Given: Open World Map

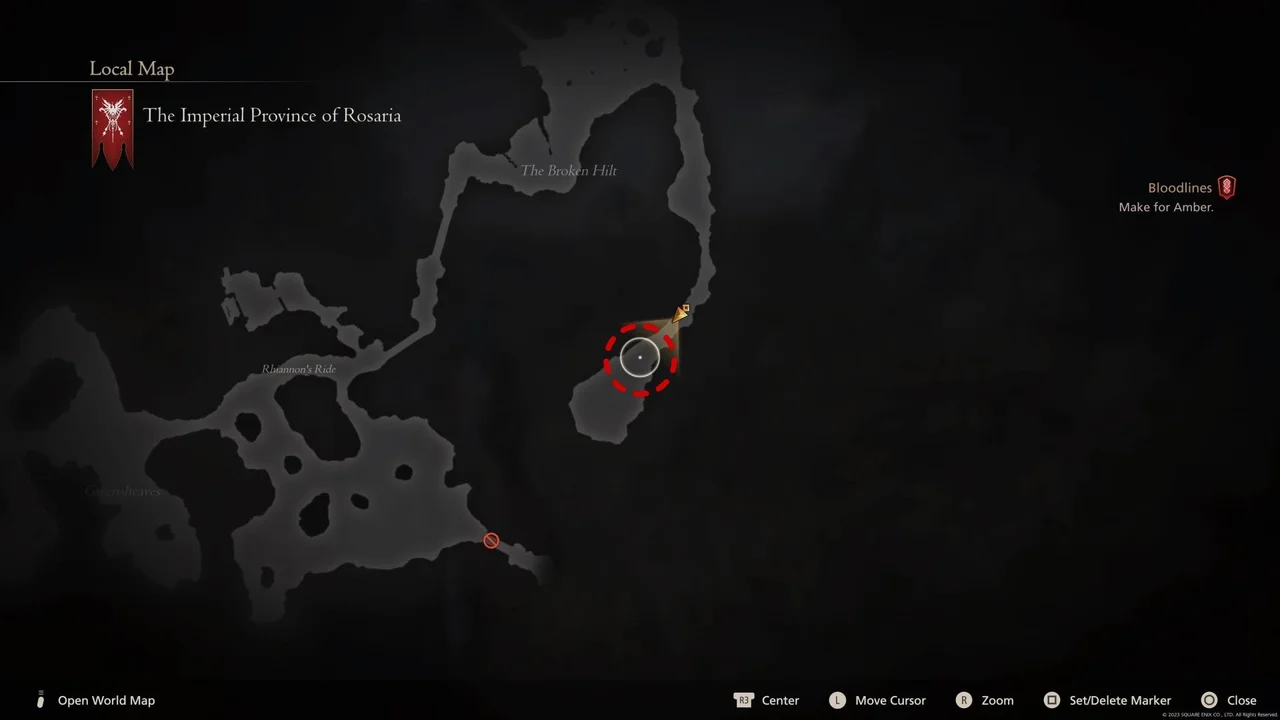Looking at the screenshot, I should pyautogui.click(x=106, y=700).
